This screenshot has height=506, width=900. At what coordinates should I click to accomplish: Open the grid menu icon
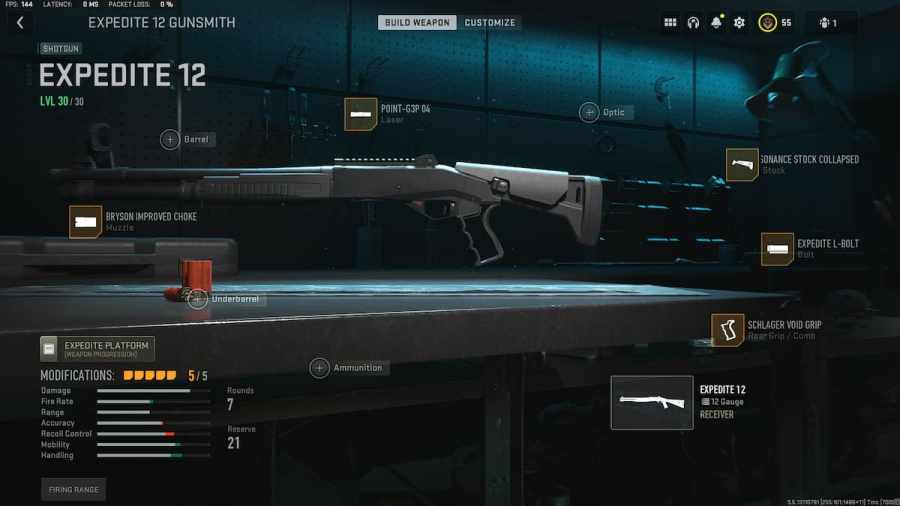[x=670, y=23]
